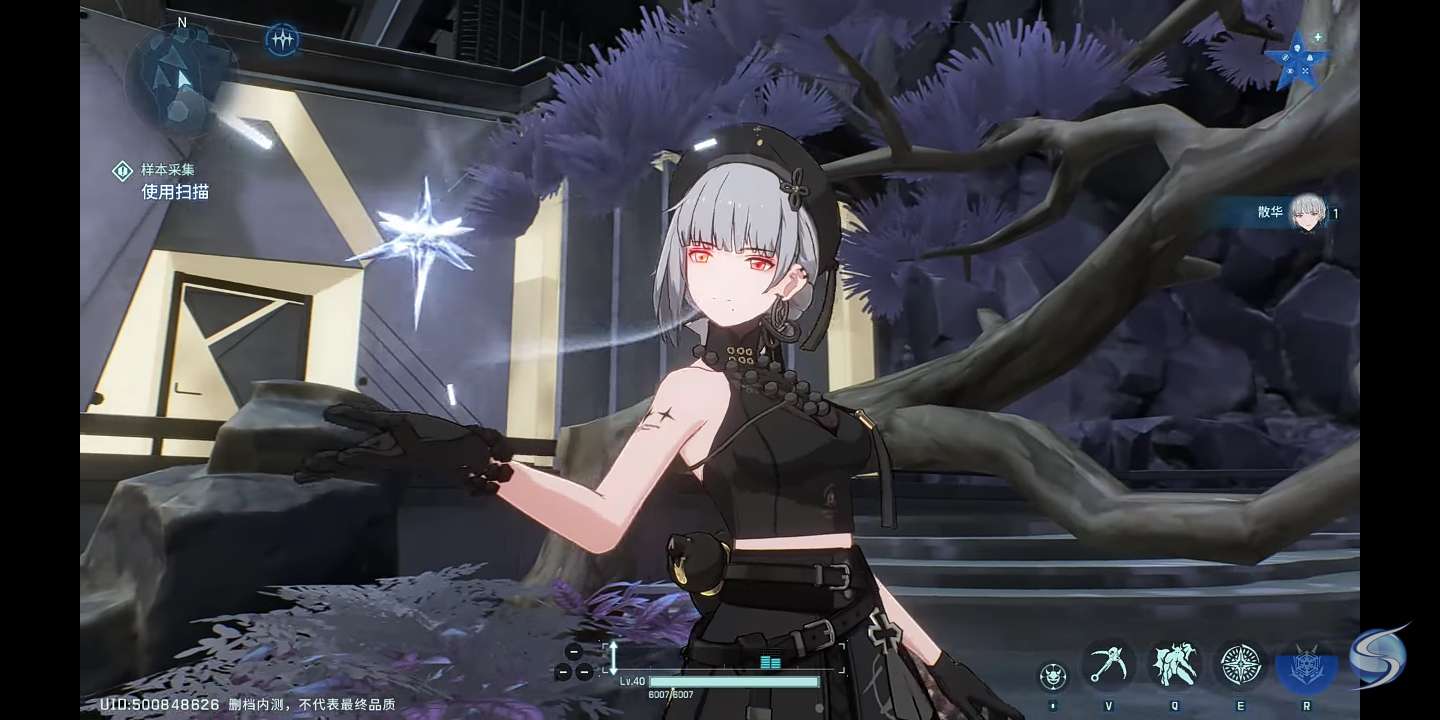Activate the grappling hook skill
1440x720 pixels.
pyautogui.click(x=1108, y=665)
